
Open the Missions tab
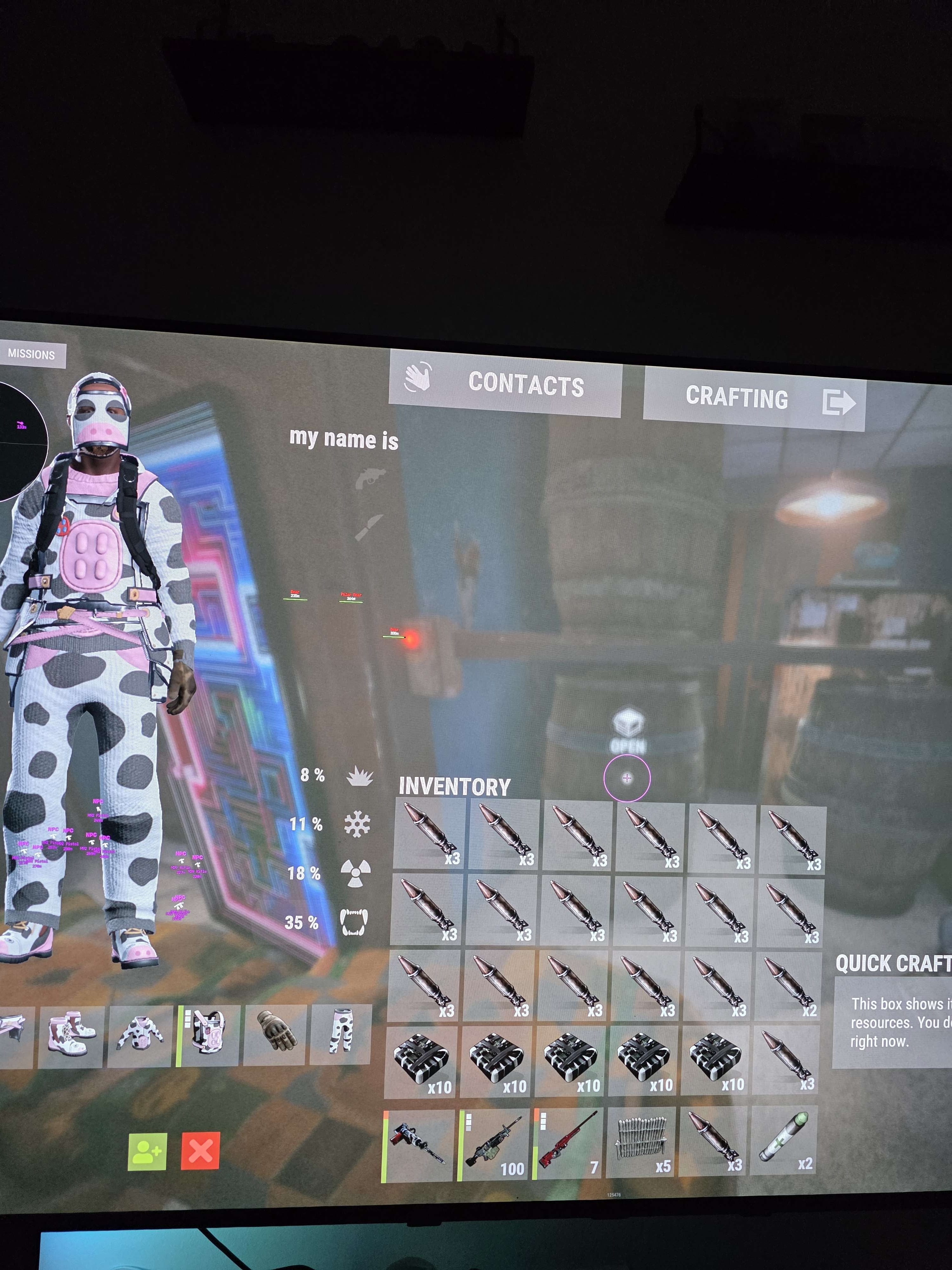[31, 355]
